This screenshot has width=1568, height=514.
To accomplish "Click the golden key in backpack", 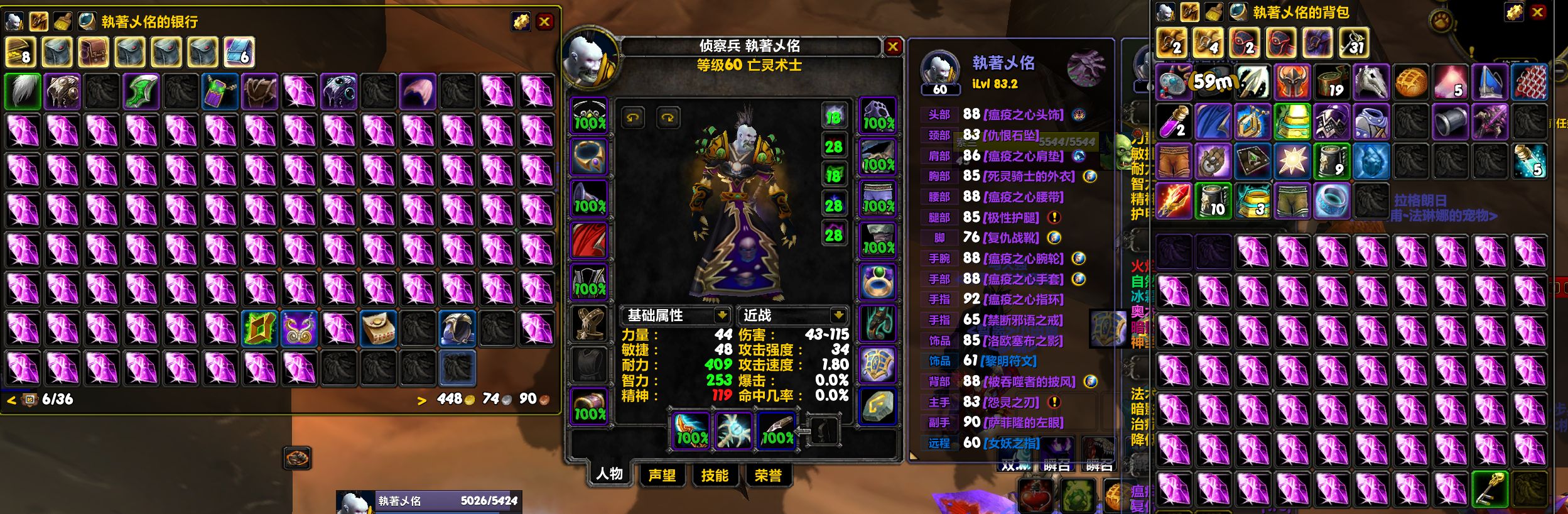I will click(x=1491, y=488).
